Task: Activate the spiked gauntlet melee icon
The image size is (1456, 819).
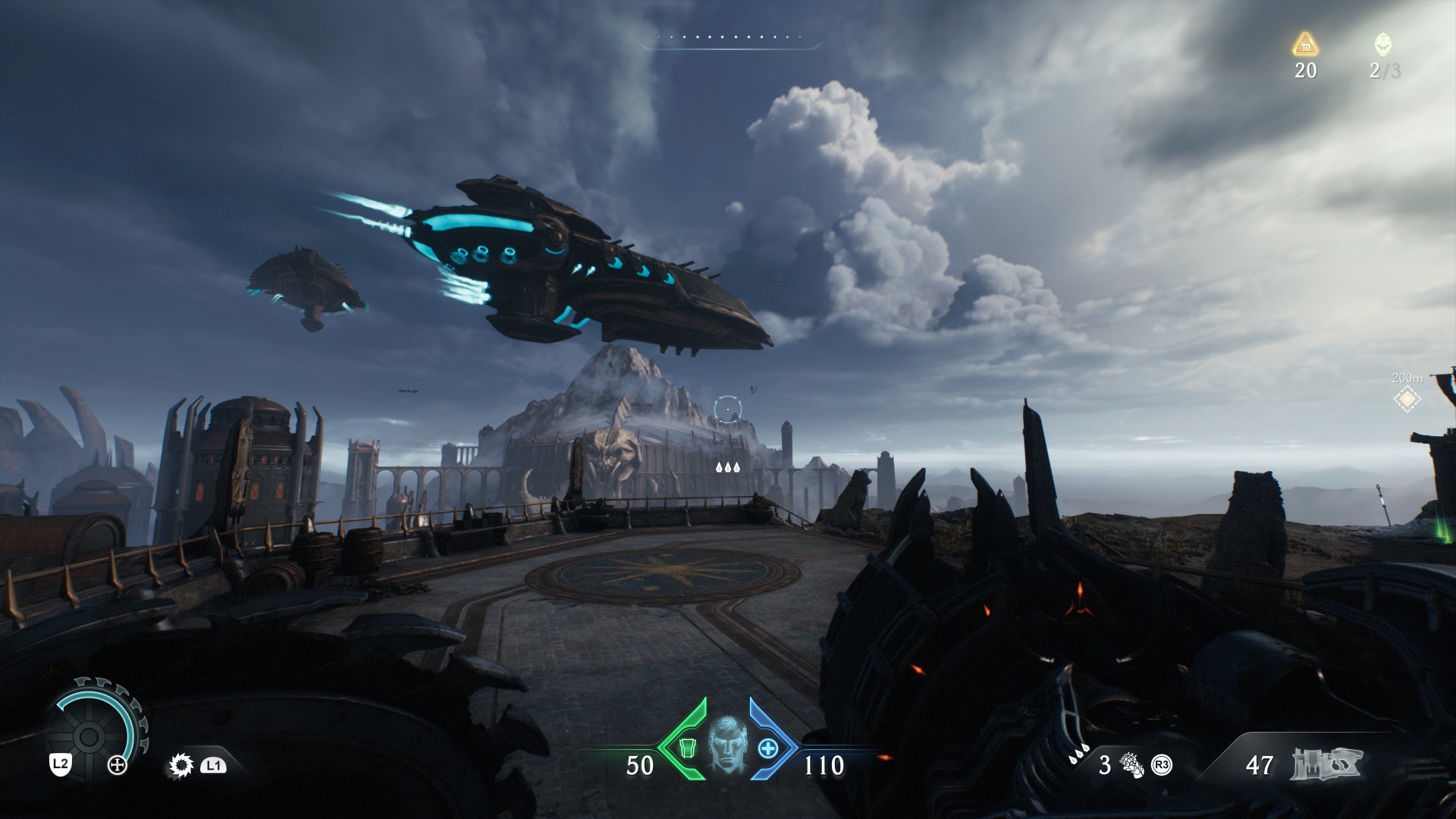Action: (1134, 765)
